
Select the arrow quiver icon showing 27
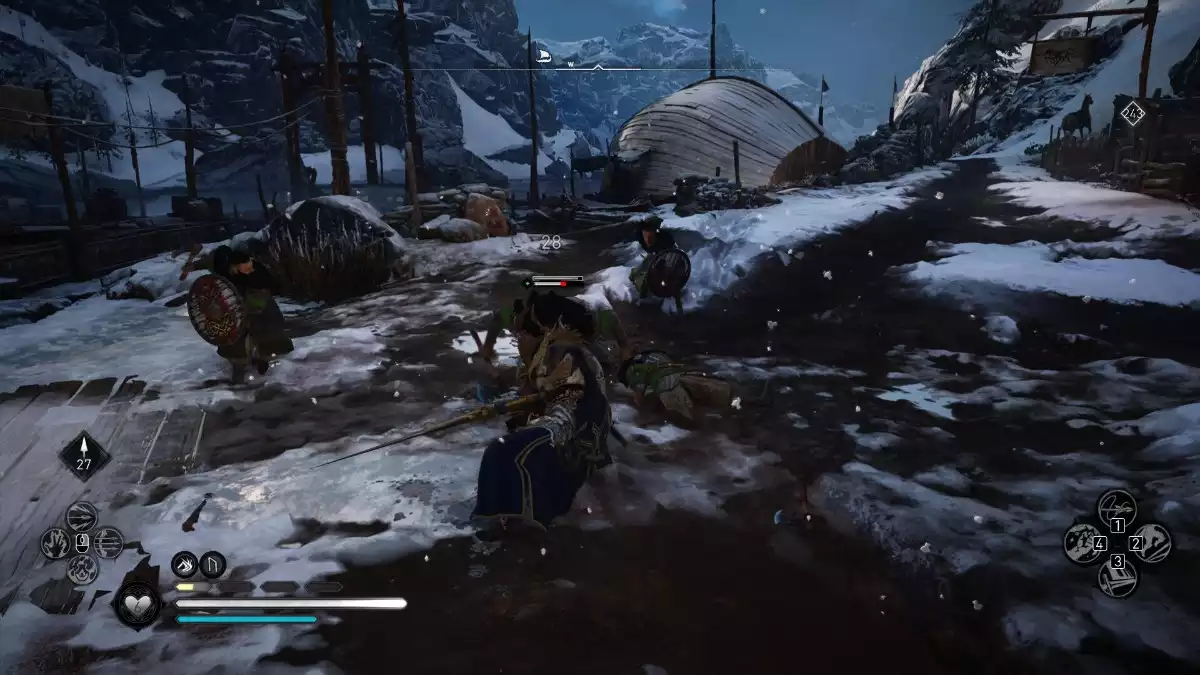84,456
